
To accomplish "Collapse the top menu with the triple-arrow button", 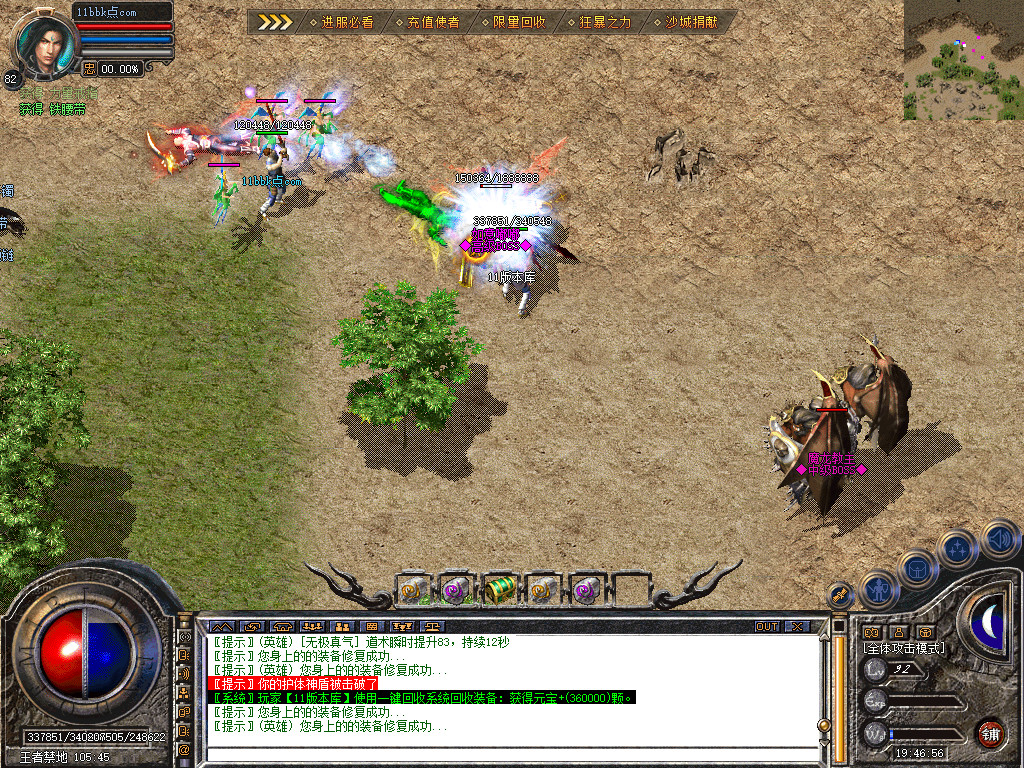I will (275, 21).
